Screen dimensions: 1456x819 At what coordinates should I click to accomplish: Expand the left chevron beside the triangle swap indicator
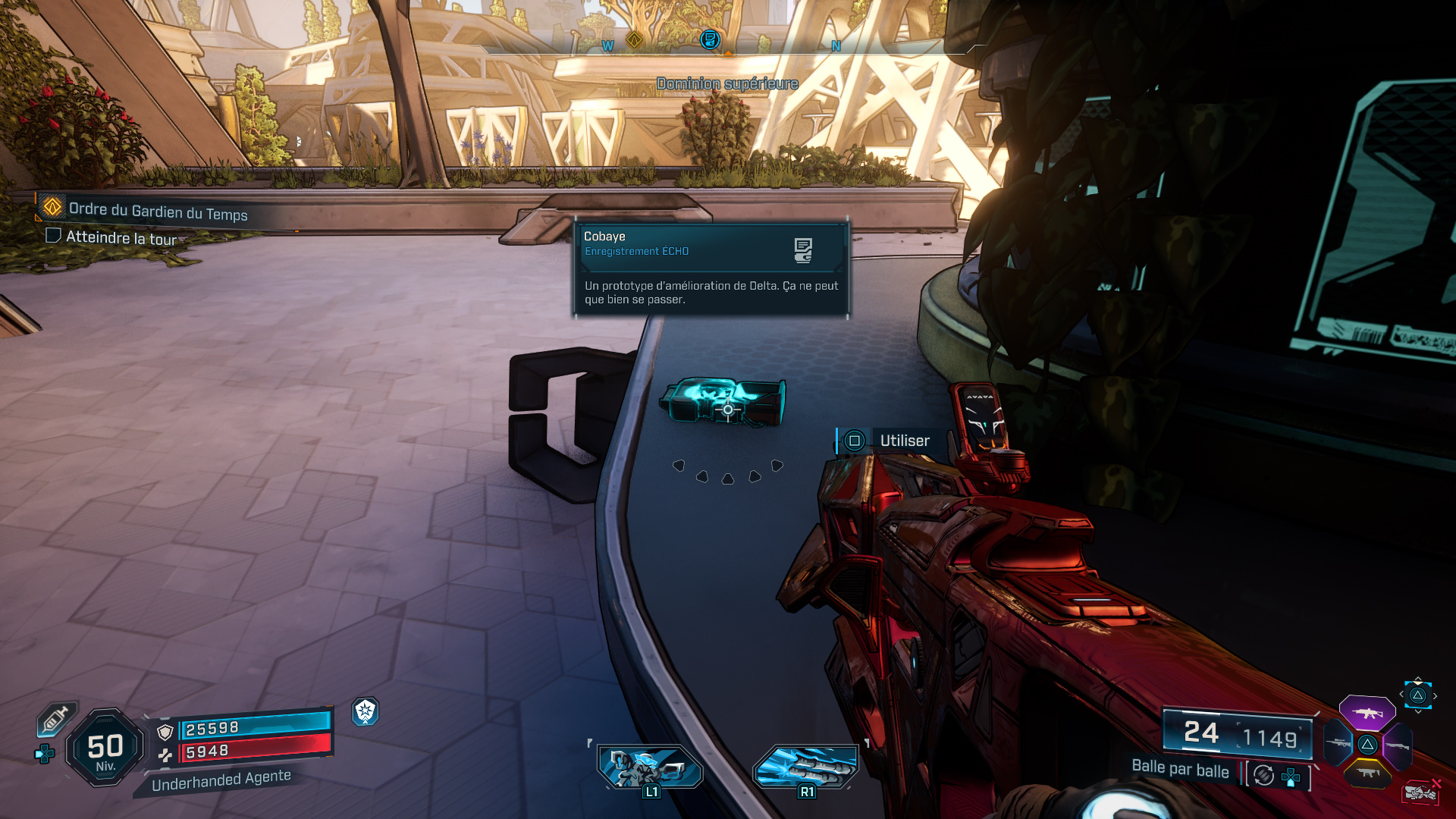pos(1401,694)
